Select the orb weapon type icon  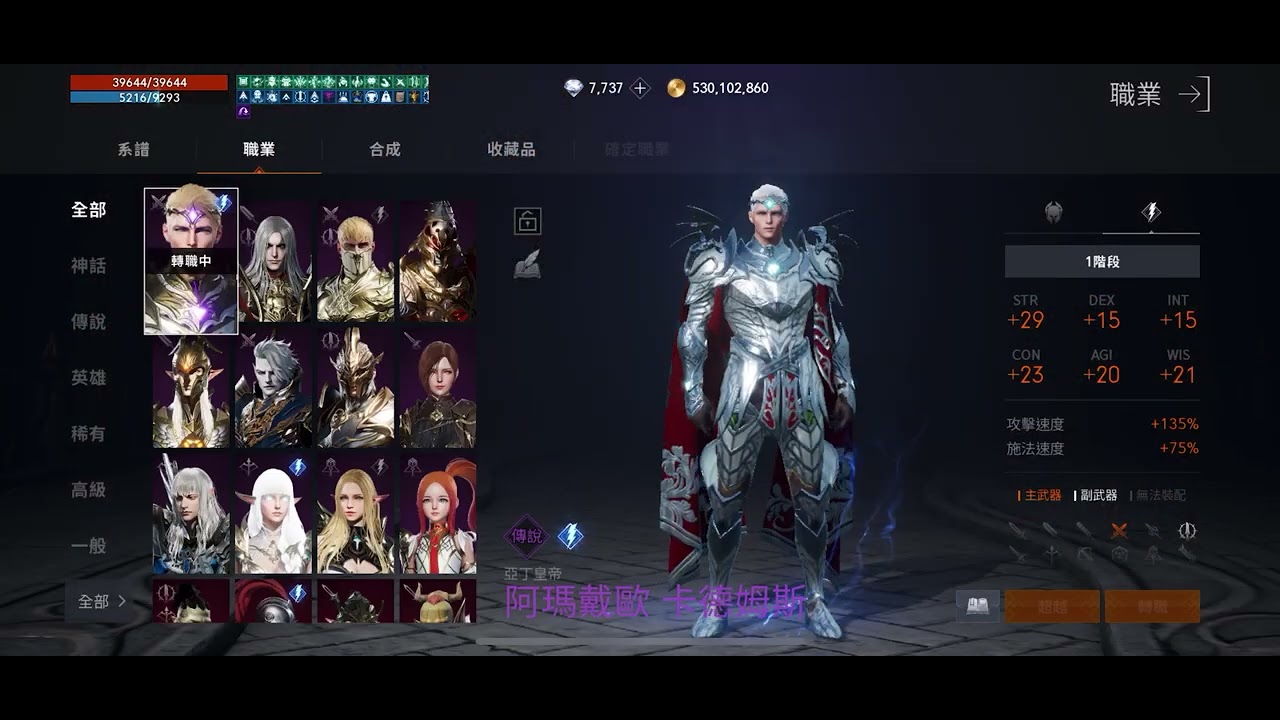click(x=1119, y=554)
